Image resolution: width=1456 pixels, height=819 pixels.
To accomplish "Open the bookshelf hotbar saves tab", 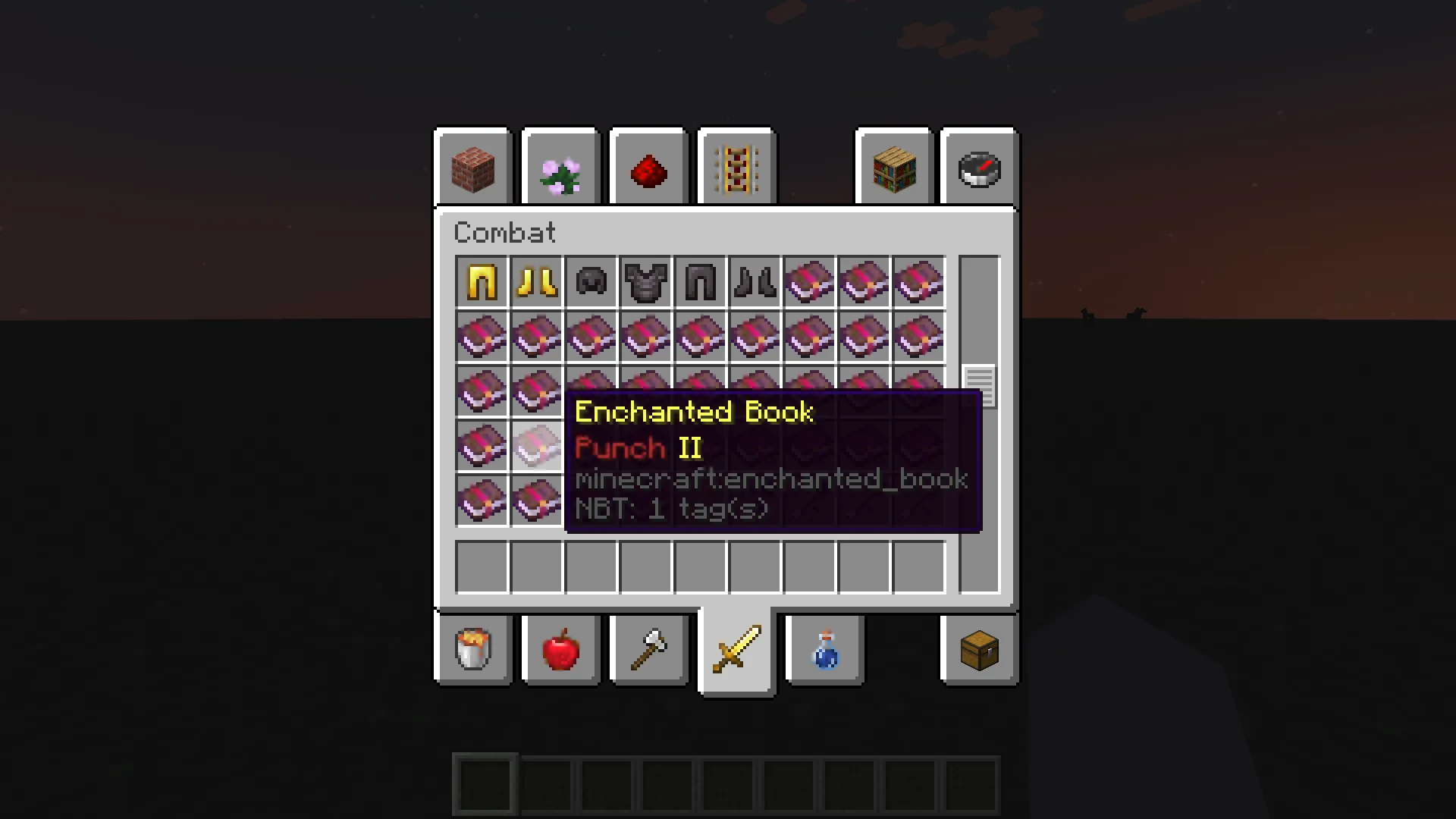I will 894,169.
